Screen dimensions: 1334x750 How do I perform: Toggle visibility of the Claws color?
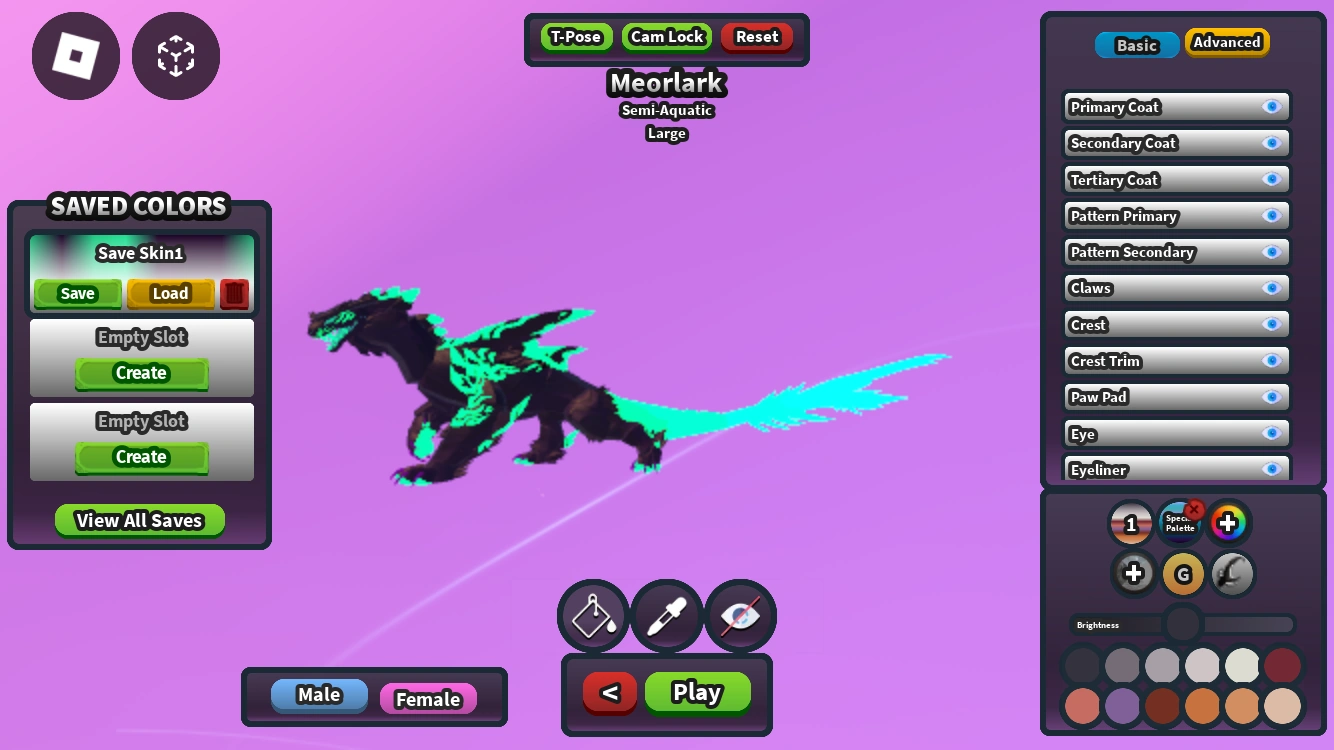coord(1272,288)
